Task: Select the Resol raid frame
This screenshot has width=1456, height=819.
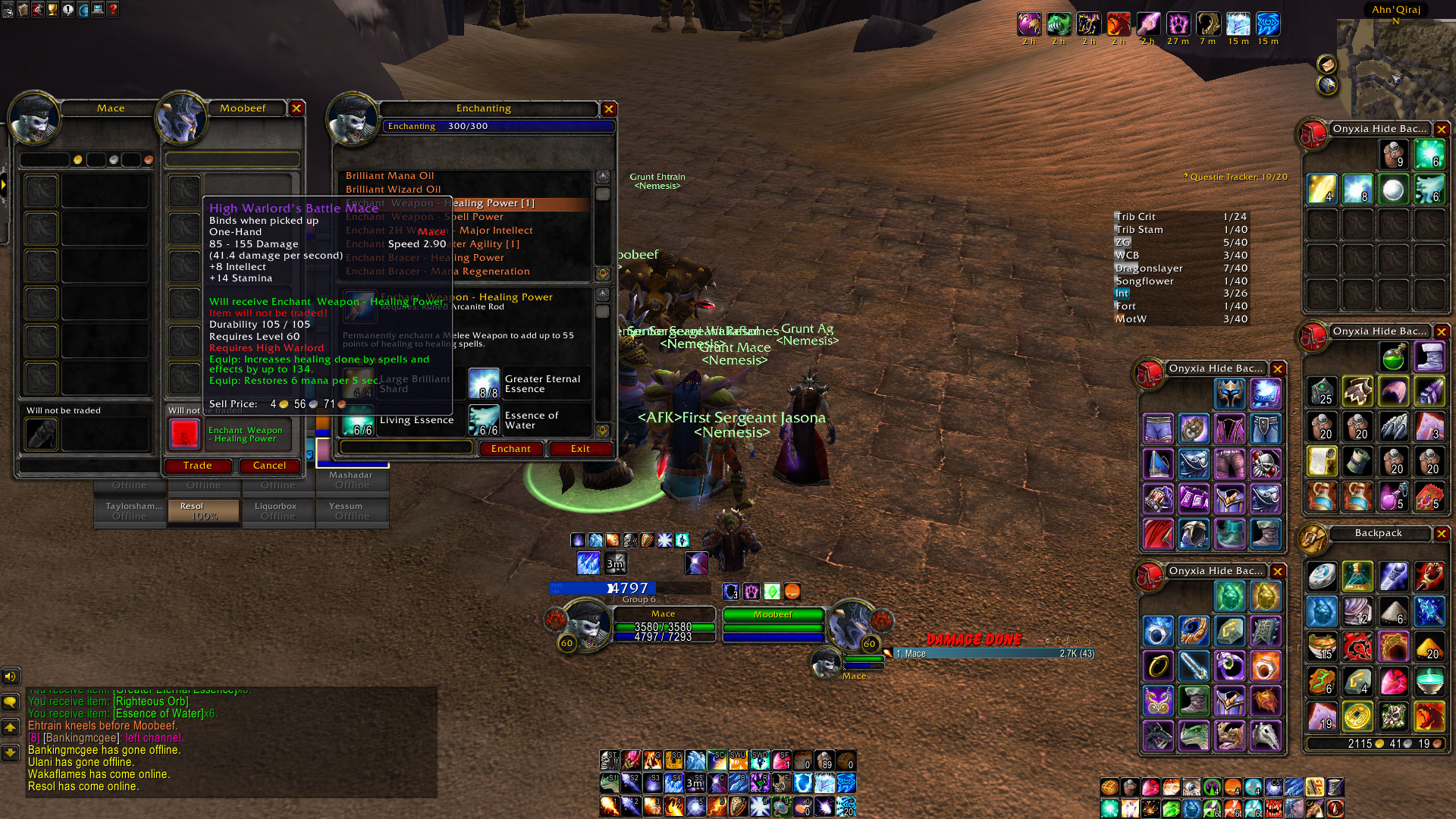Action: click(x=203, y=510)
